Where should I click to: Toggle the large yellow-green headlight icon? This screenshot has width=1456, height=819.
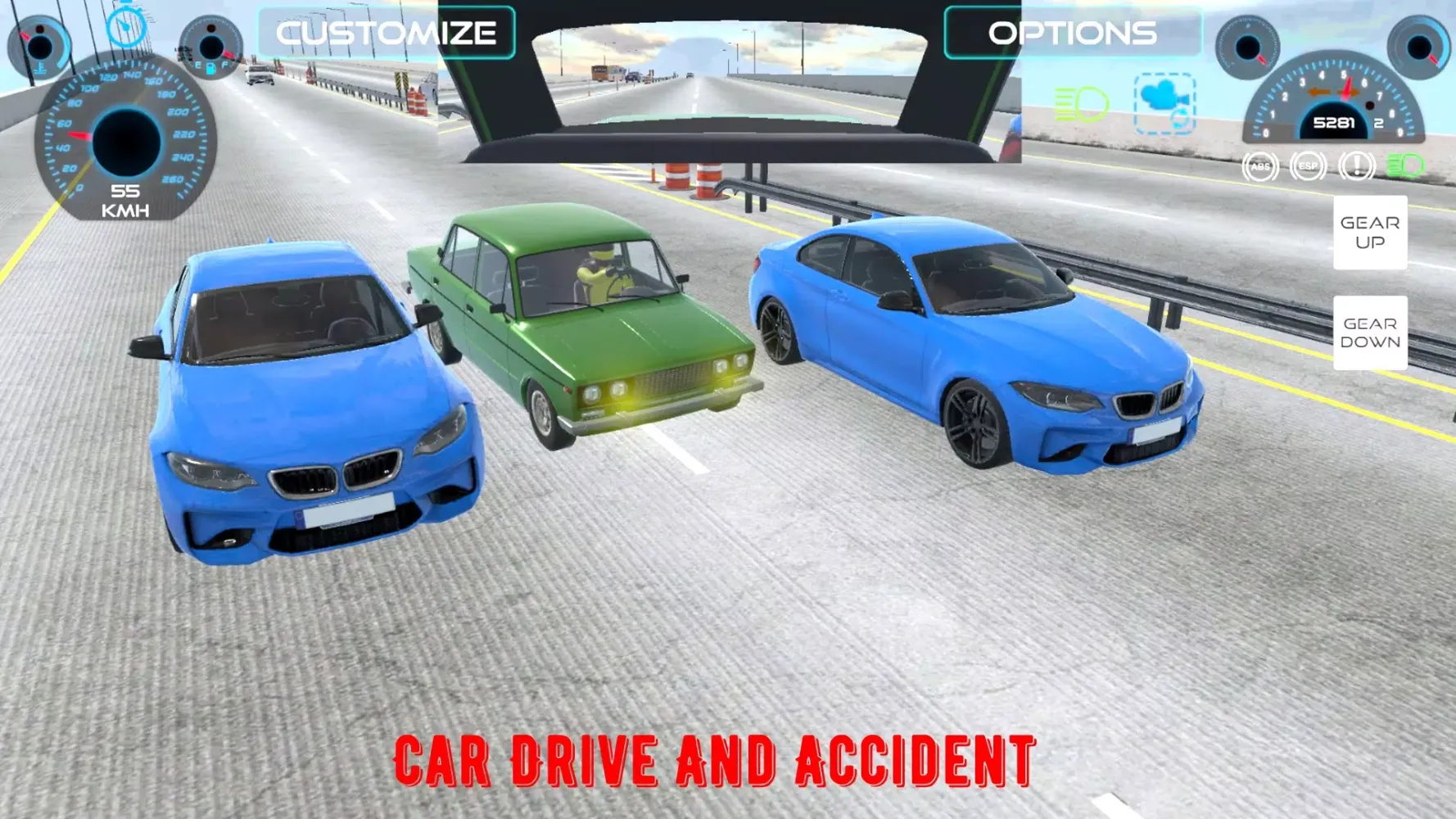coord(1081,105)
